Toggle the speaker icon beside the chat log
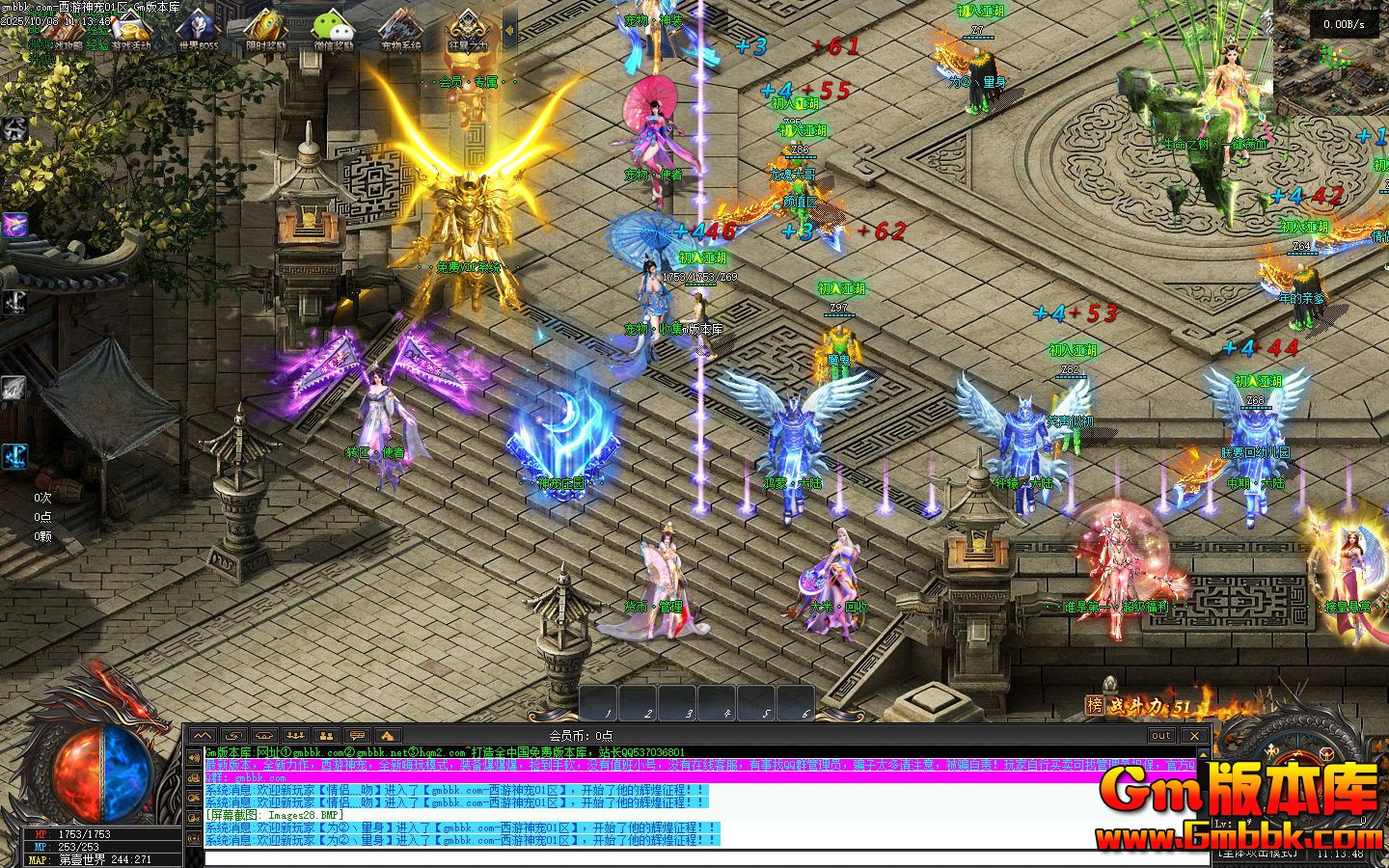This screenshot has height=868, width=1389. click(x=193, y=757)
